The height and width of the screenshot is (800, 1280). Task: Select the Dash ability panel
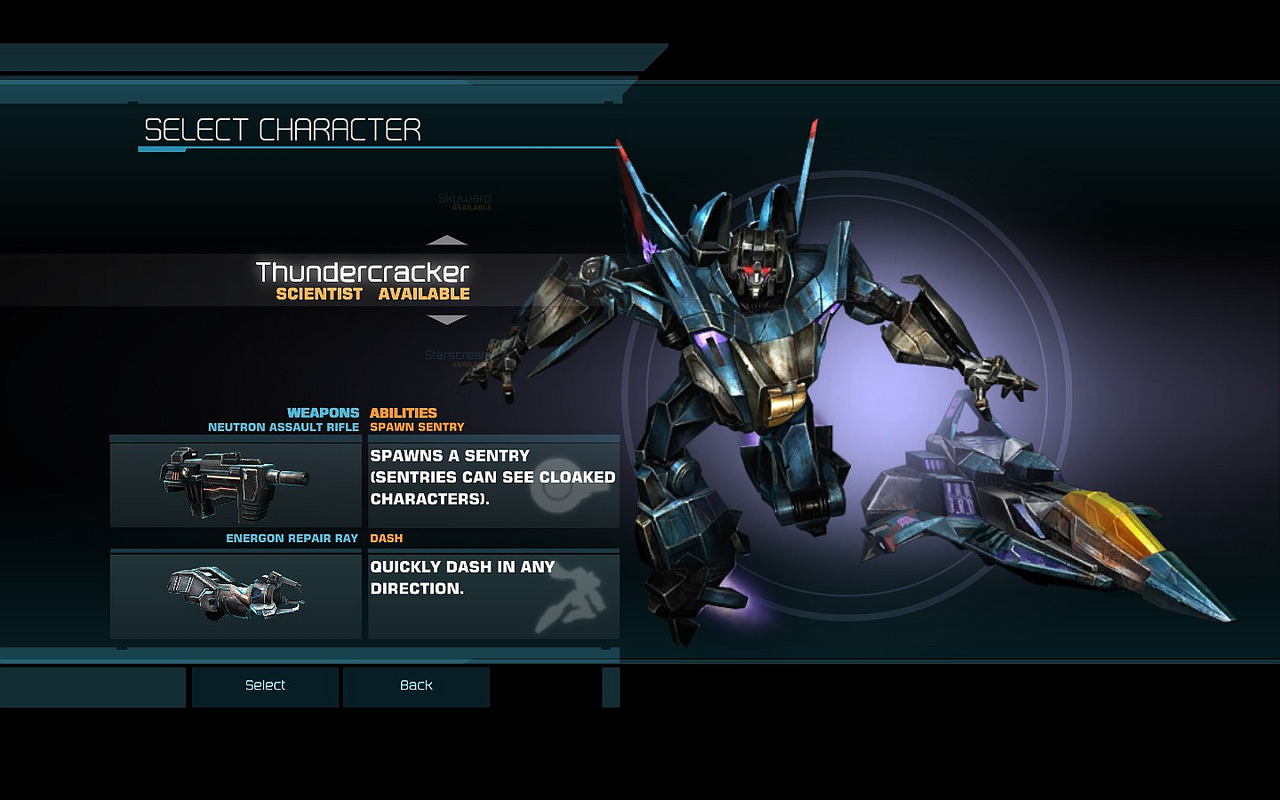(x=494, y=595)
